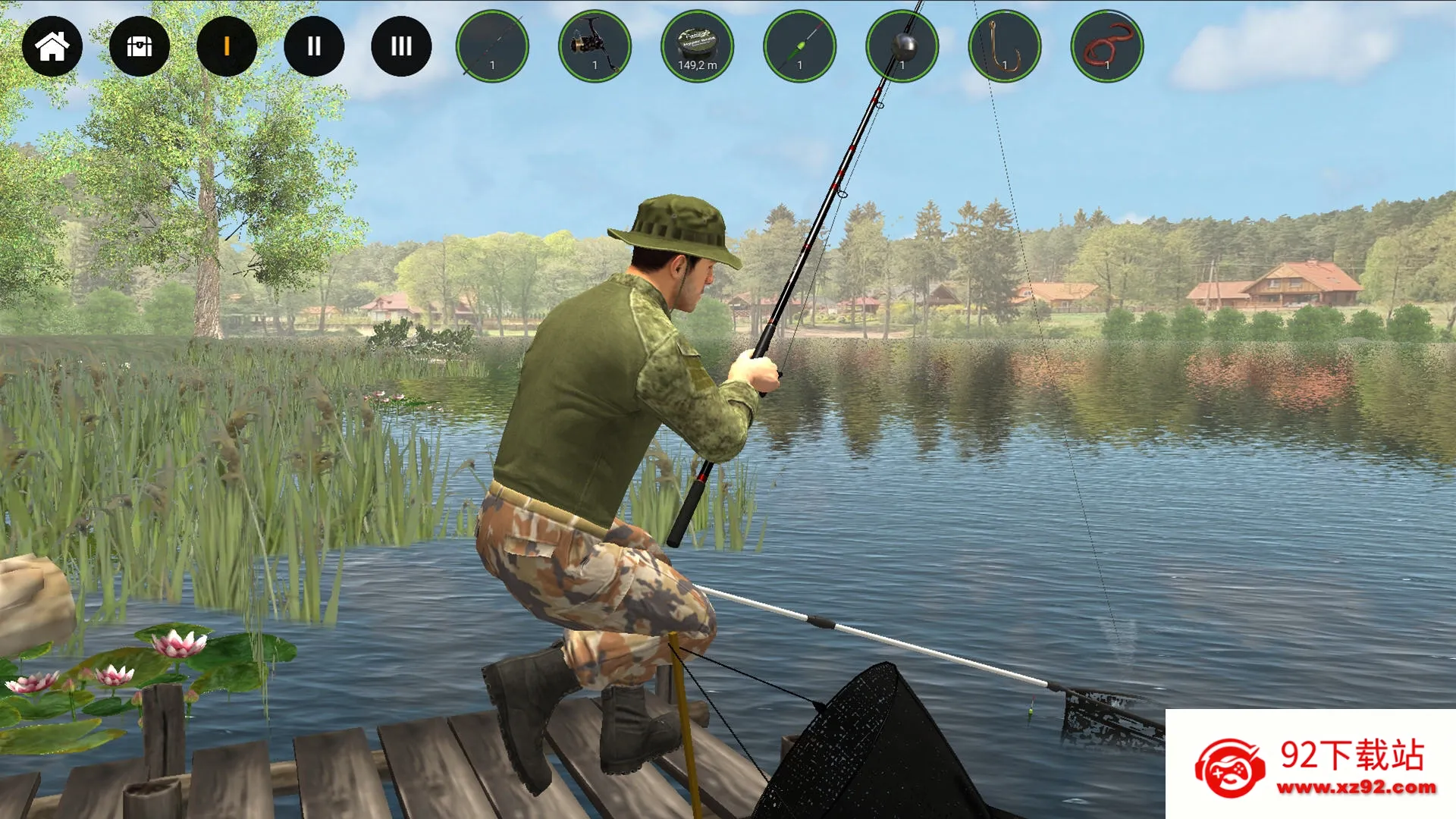
Task: Switch to rod setup II
Action: [x=314, y=46]
